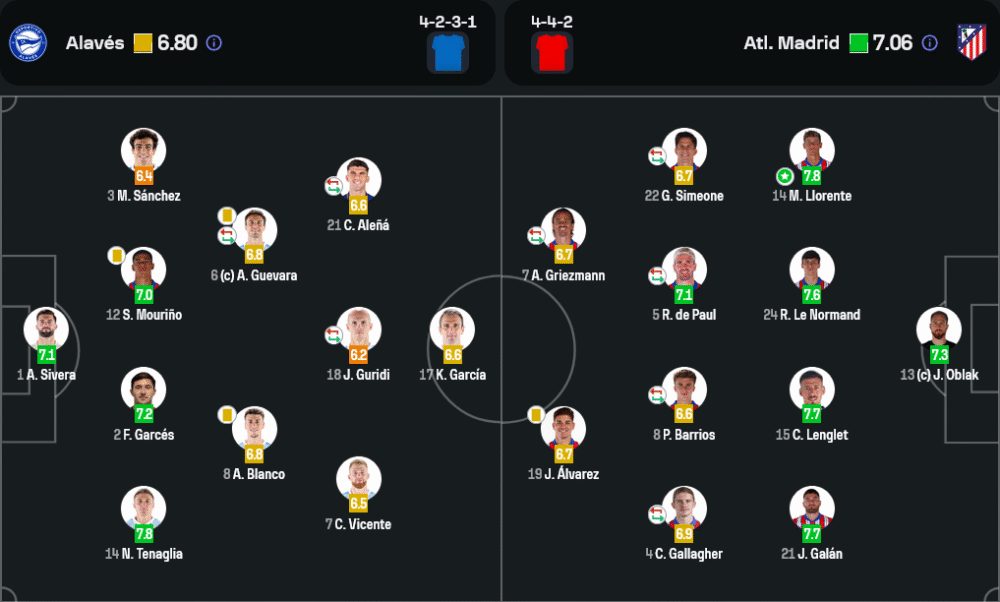View M. Llorente's player details
The image size is (1000, 602).
(811, 151)
